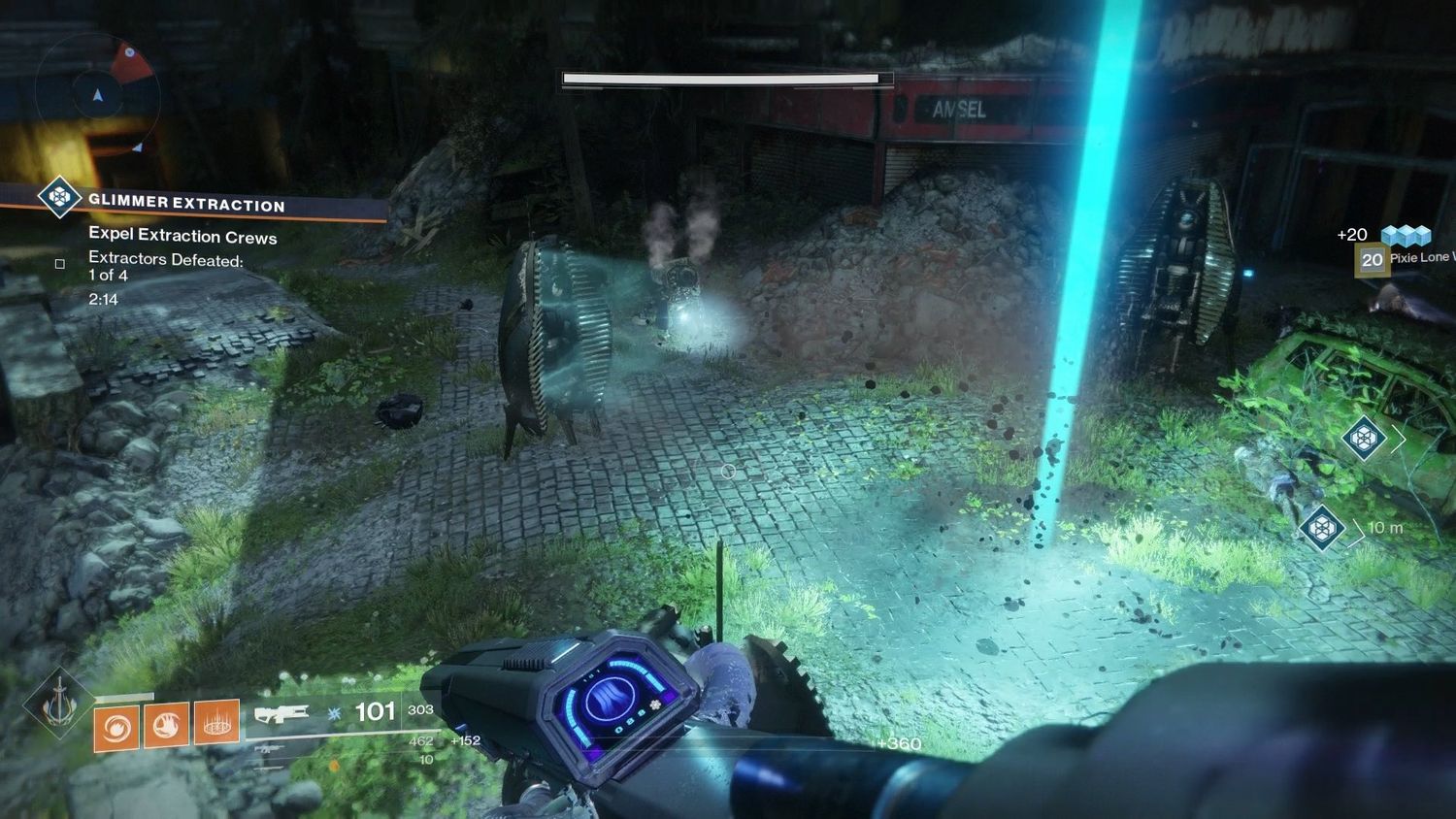Select the Glimmer Extraction event emblem
Screen dimensions: 1456x819
point(59,198)
